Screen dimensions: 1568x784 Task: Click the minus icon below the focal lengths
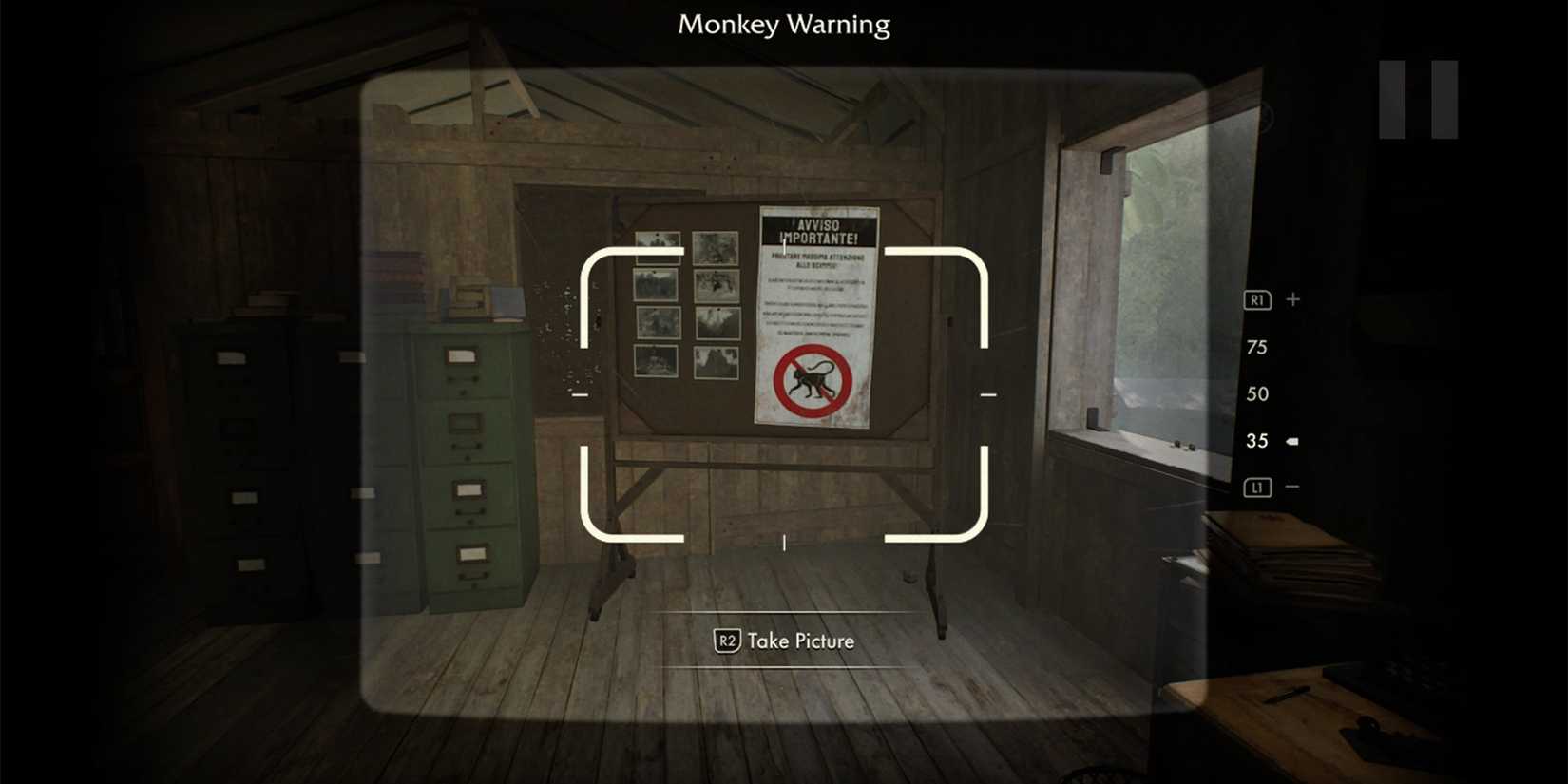pyautogui.click(x=1292, y=486)
